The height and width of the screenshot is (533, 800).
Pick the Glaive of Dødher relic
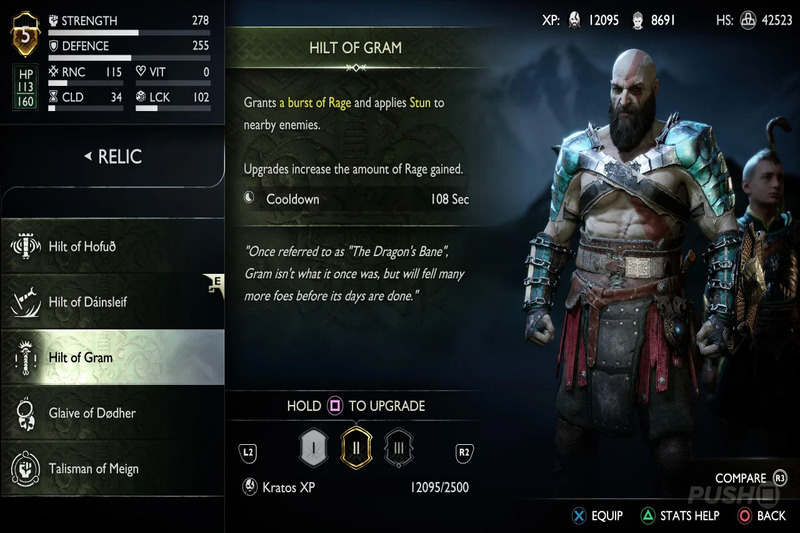pyautogui.click(x=112, y=413)
